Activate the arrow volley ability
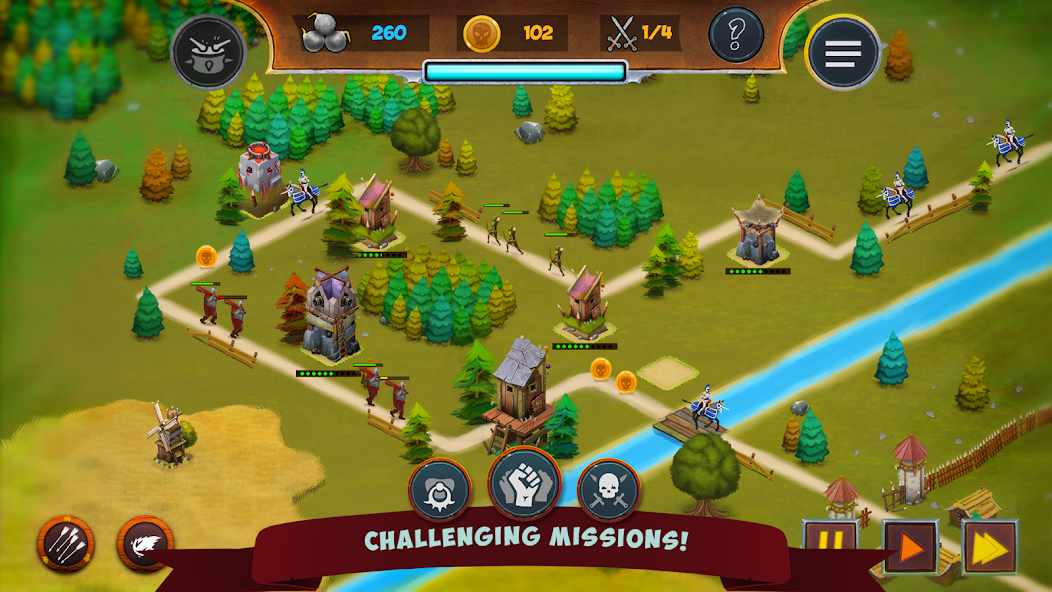This screenshot has width=1052, height=592. coord(66,544)
